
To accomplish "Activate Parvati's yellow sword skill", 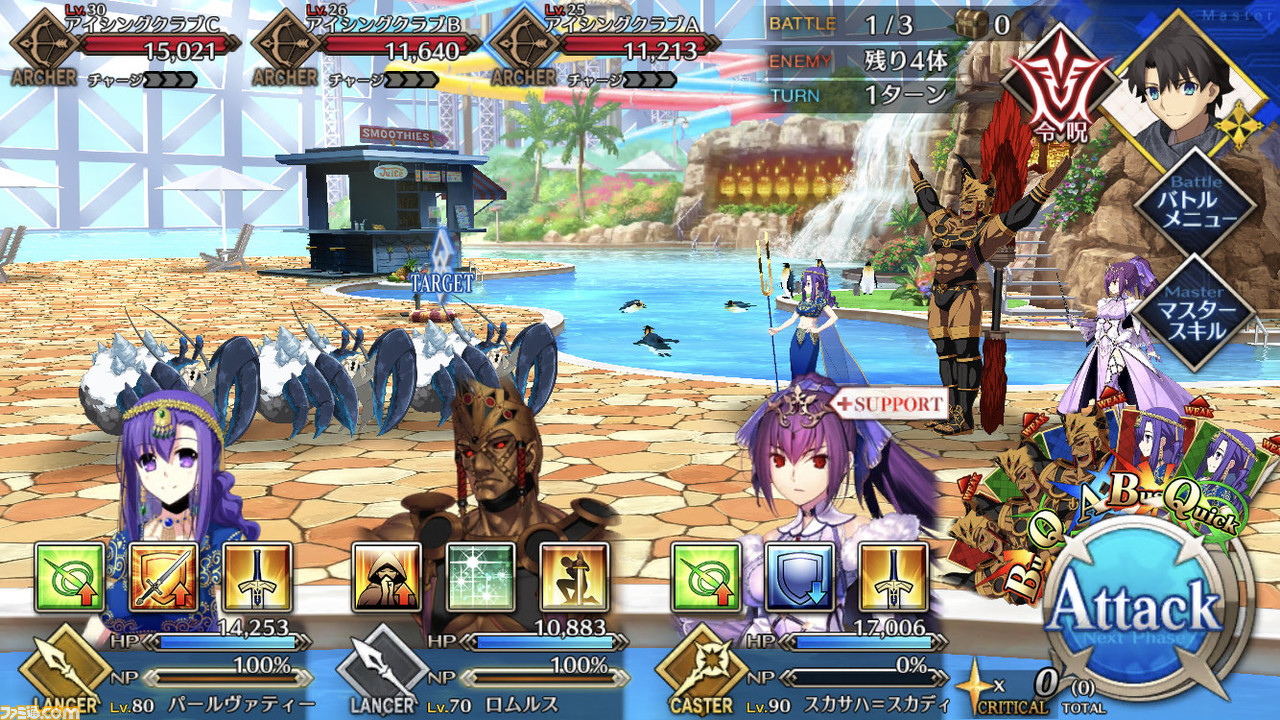I will point(258,577).
